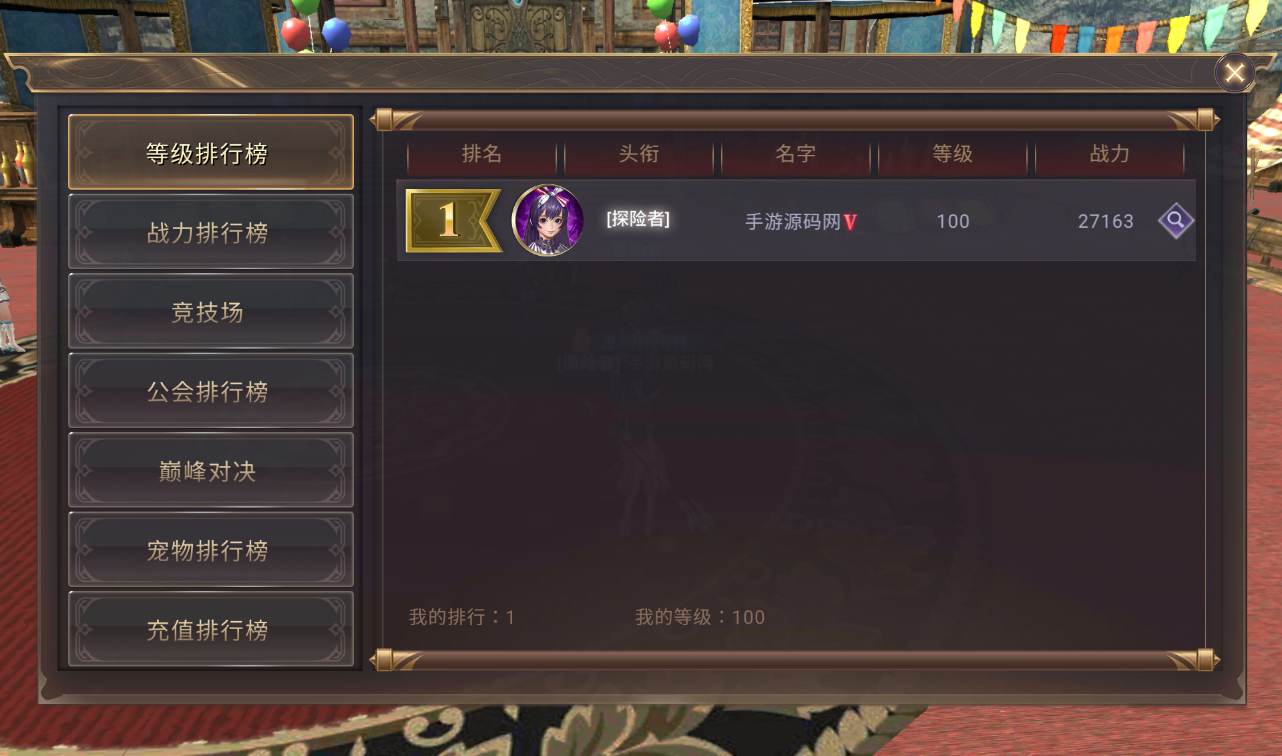1282x756 pixels.
Task: Open the 竞技场 rankings
Action: pos(210,311)
